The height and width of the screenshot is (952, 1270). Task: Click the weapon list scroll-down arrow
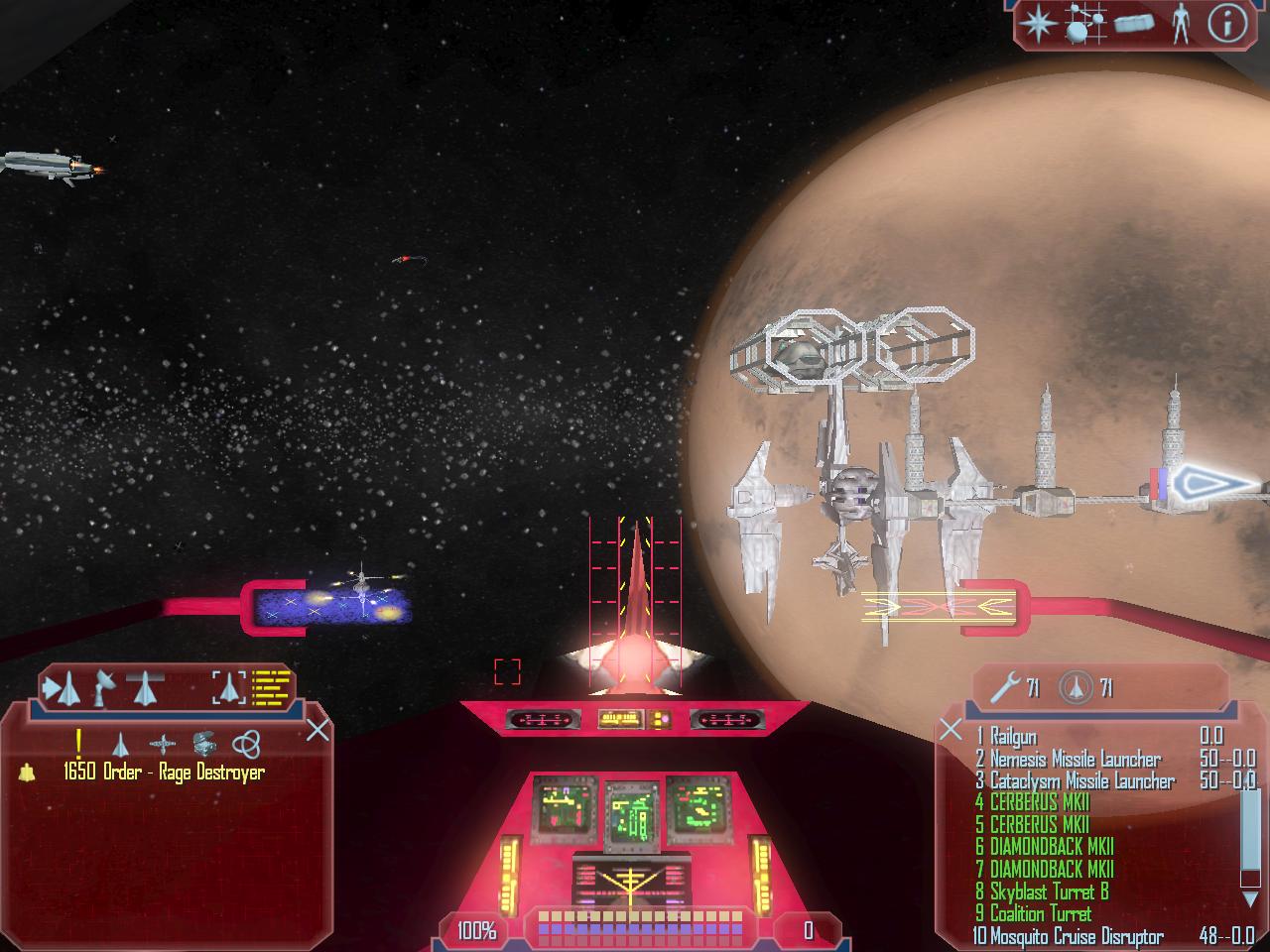coord(1249,899)
